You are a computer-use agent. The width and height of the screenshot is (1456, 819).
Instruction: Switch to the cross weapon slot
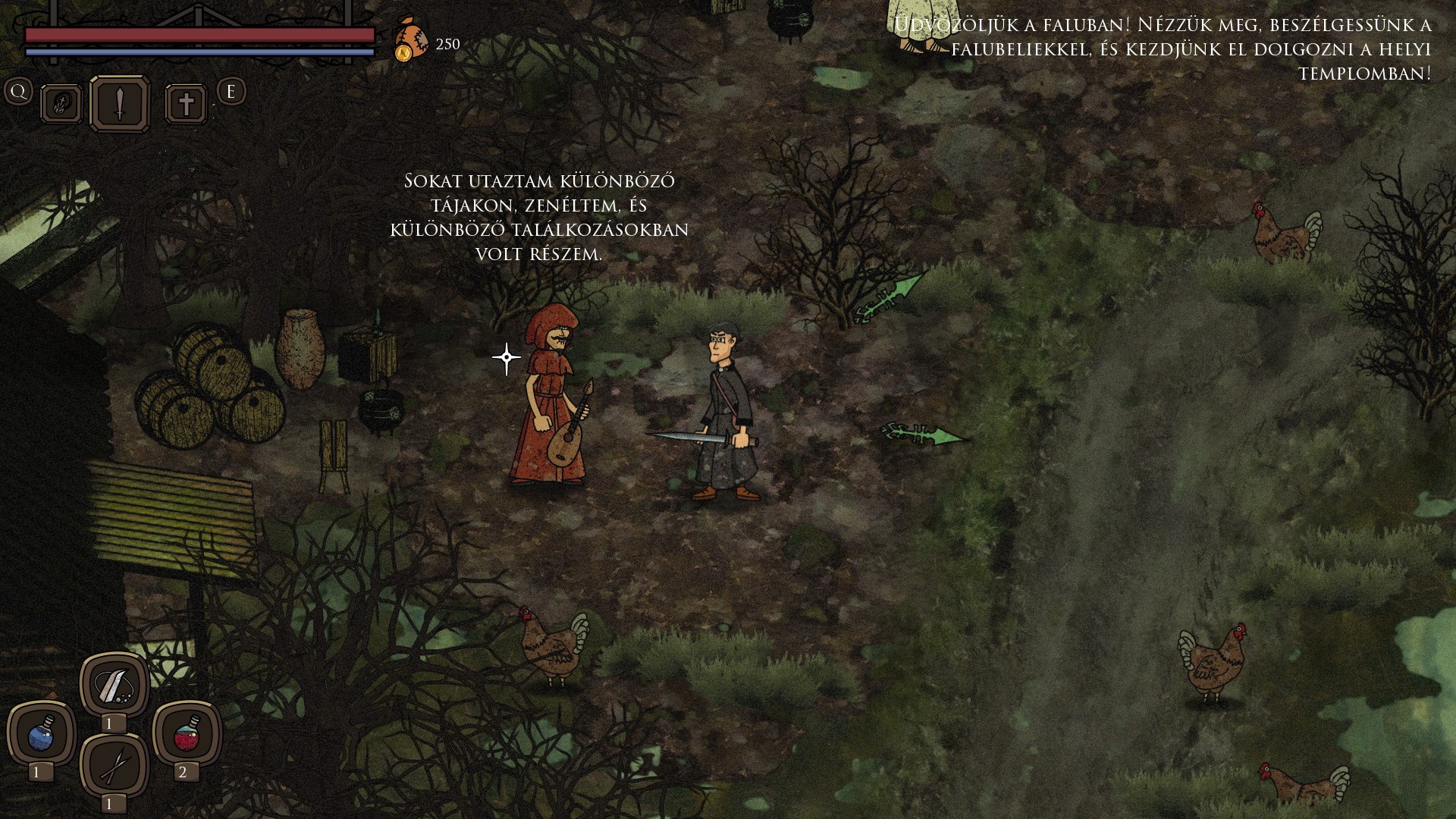tap(186, 104)
